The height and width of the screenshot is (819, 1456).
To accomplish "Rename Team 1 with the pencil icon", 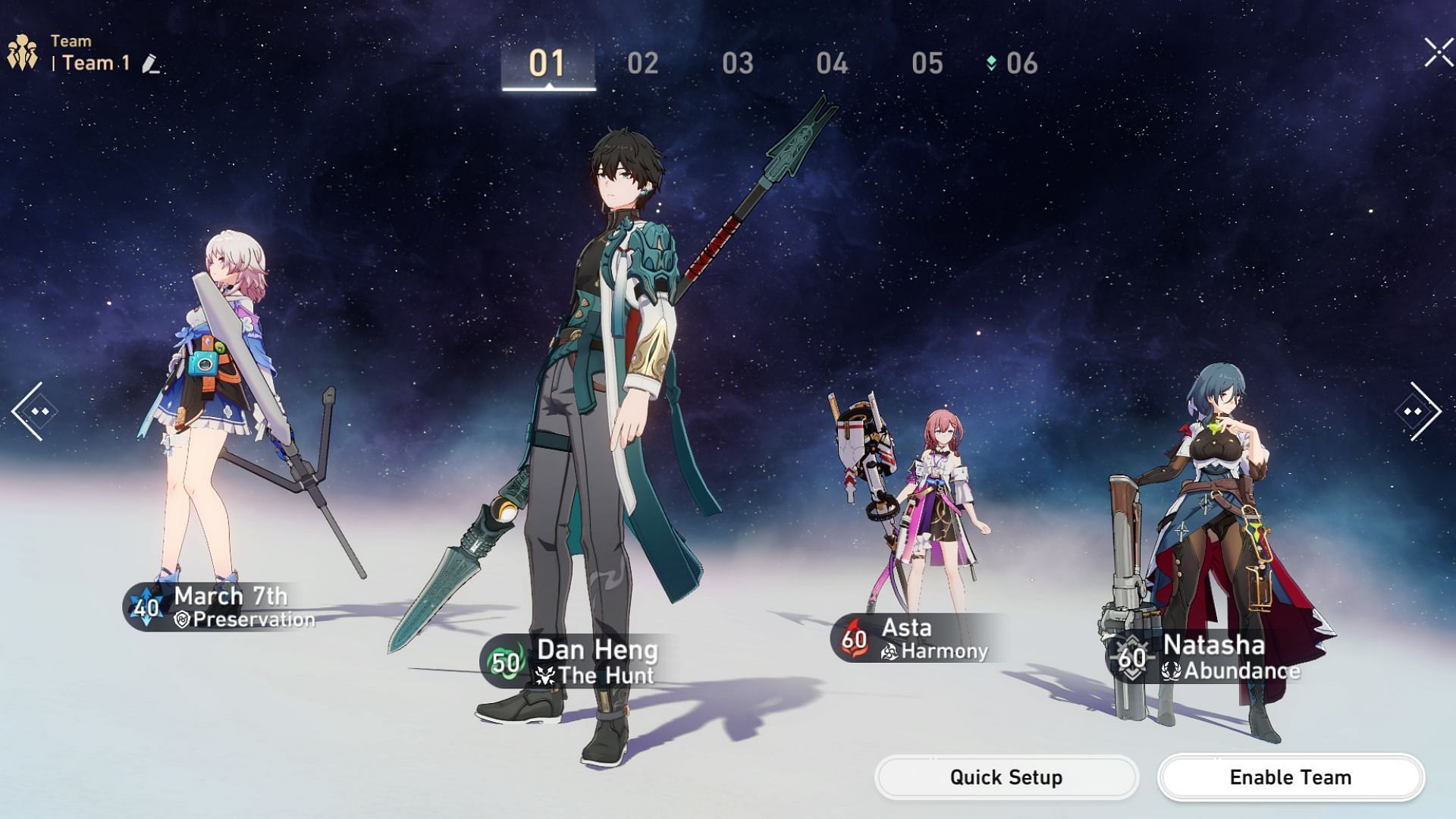I will (x=151, y=64).
